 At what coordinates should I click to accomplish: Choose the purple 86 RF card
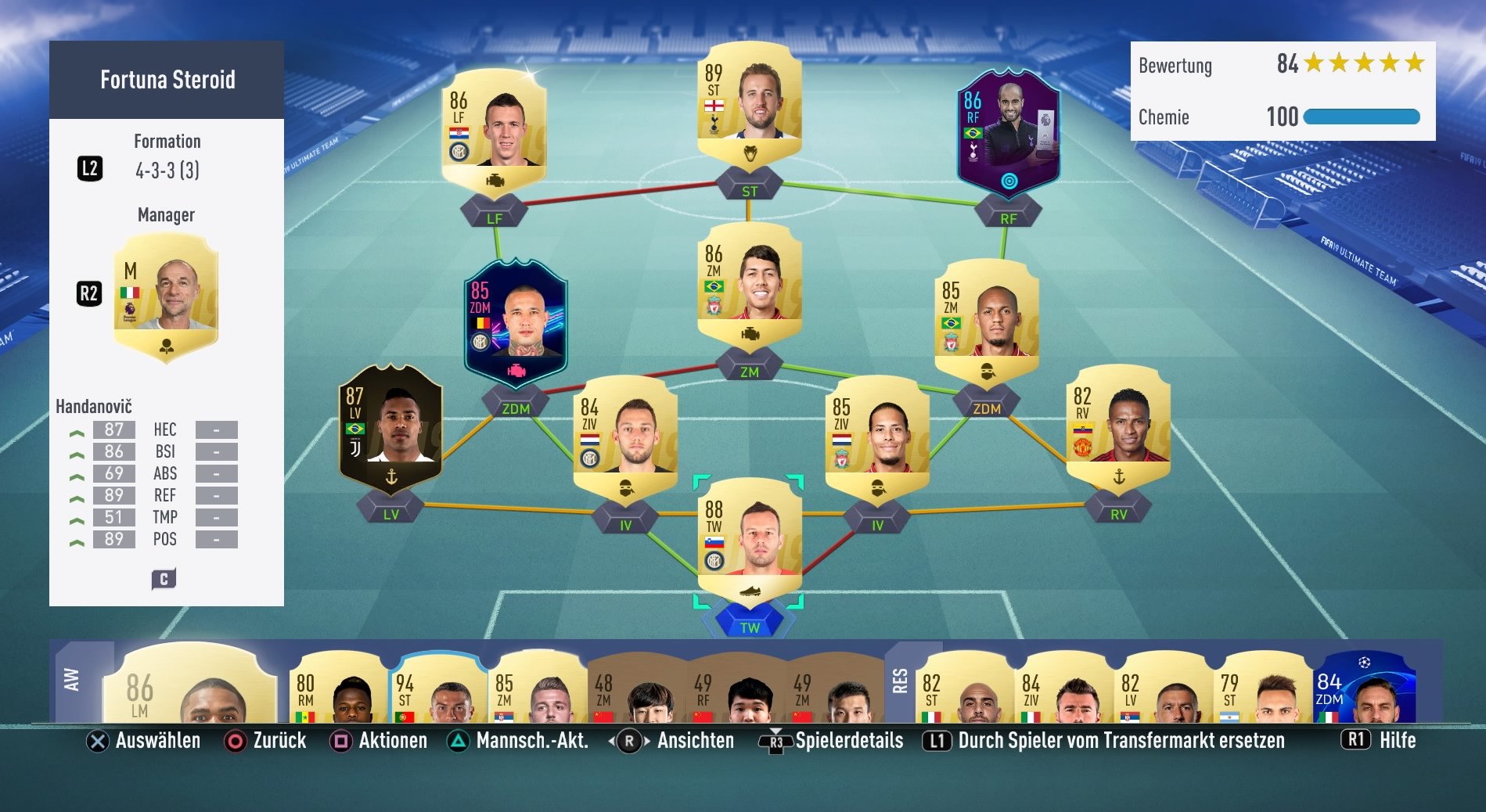pyautogui.click(x=1008, y=133)
